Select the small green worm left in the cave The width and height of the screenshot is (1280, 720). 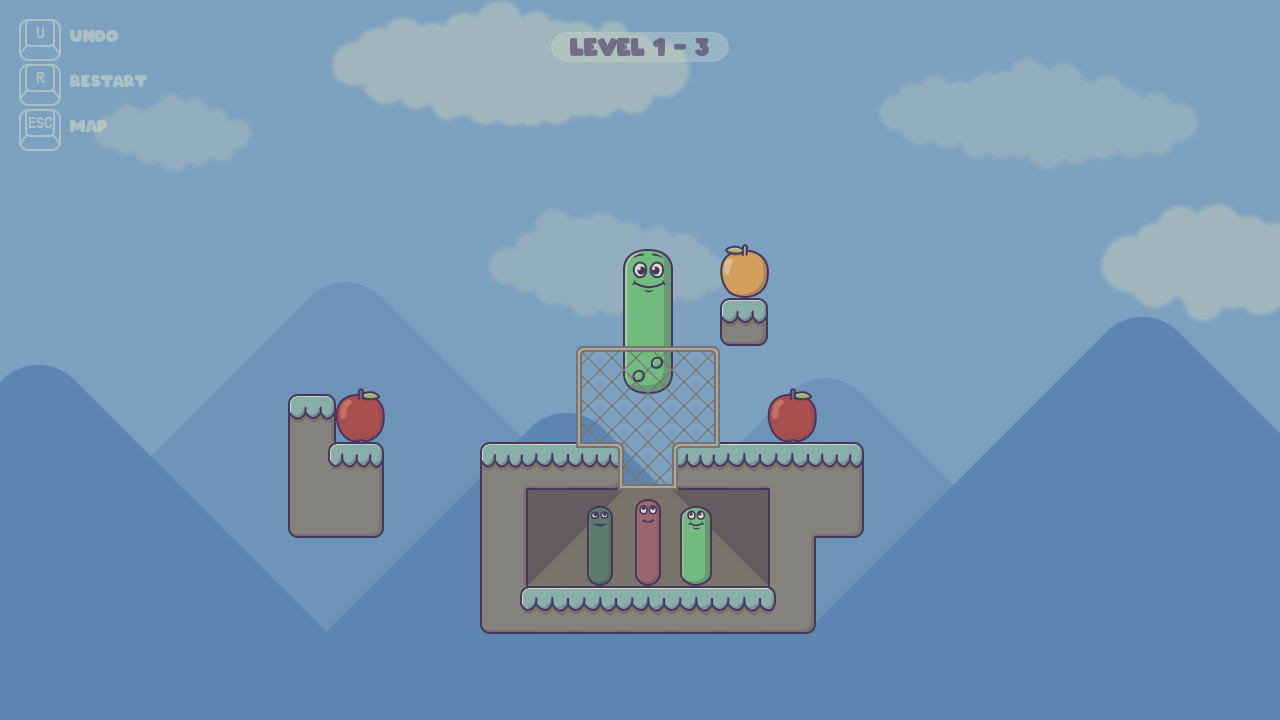[x=598, y=548]
